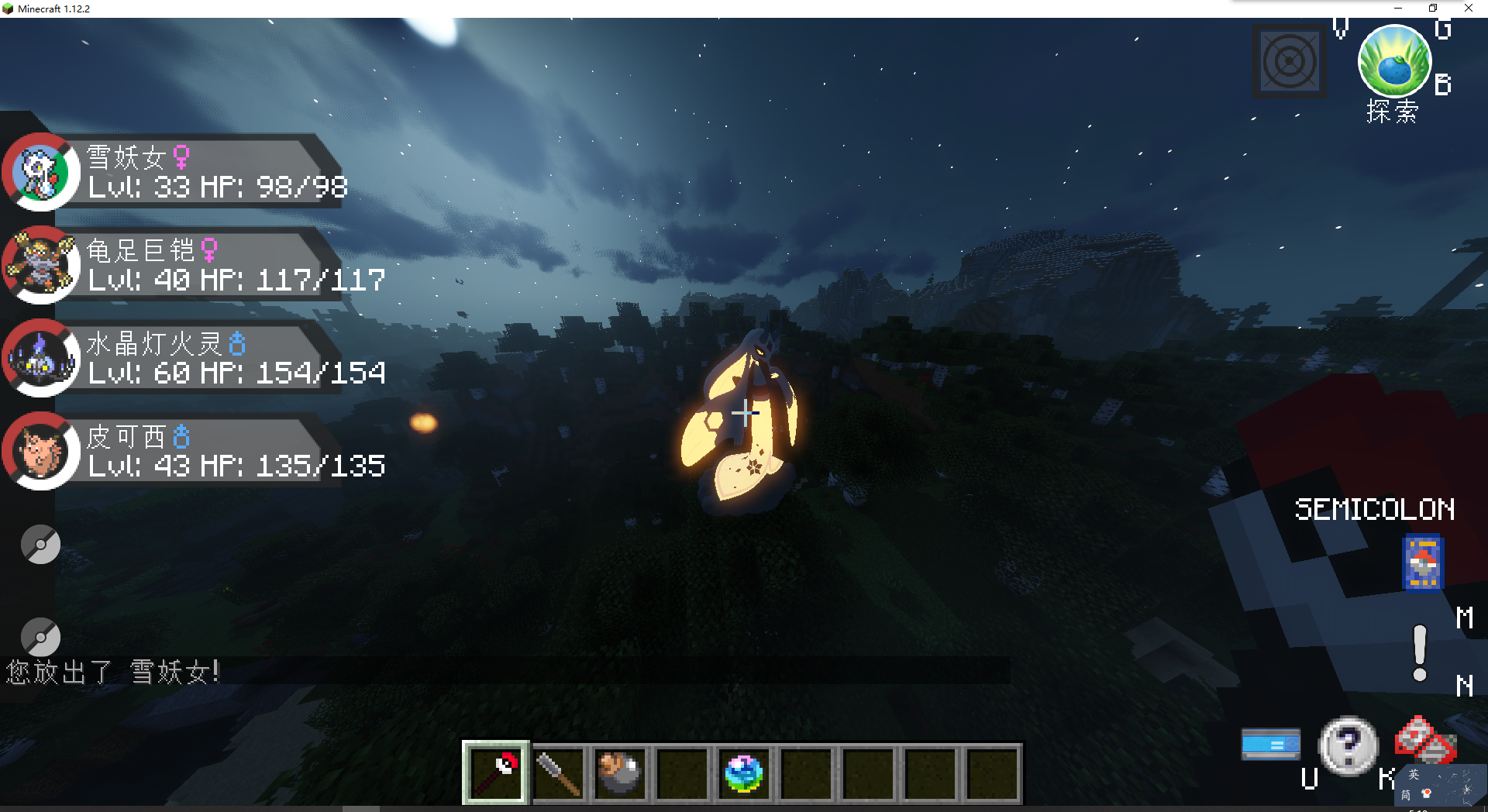This screenshot has height=812, width=1488.
Task: Open the exclamation mark quest icon
Action: [1420, 653]
